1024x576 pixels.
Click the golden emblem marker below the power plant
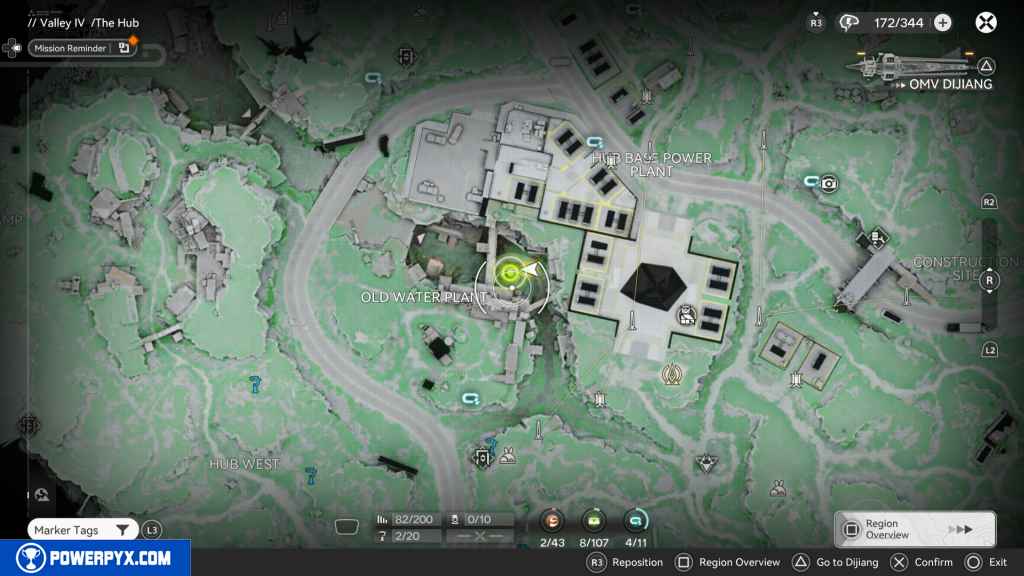[671, 374]
